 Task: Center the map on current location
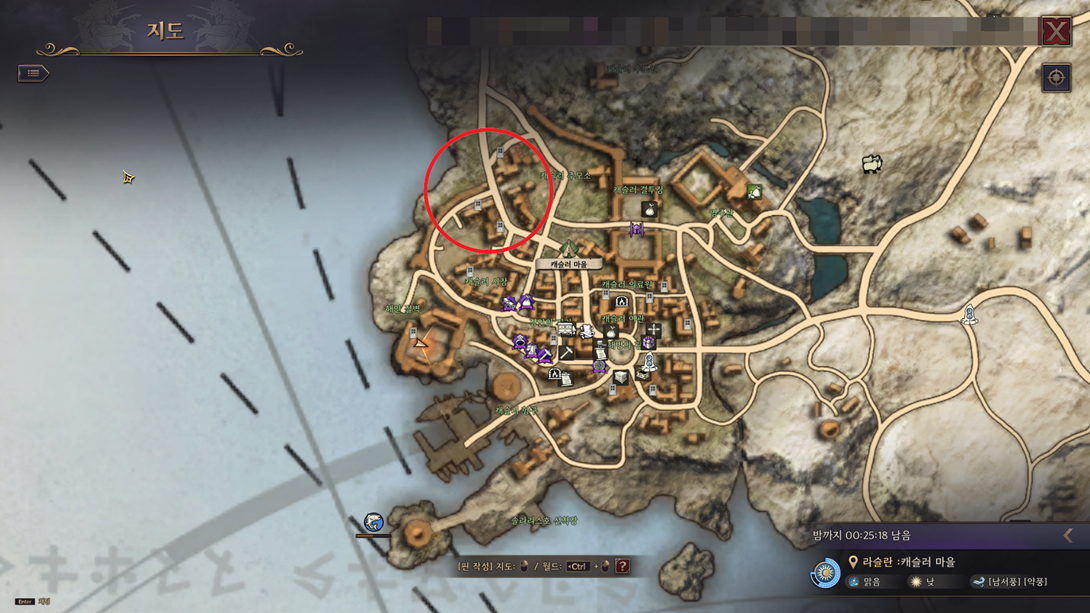point(1056,78)
